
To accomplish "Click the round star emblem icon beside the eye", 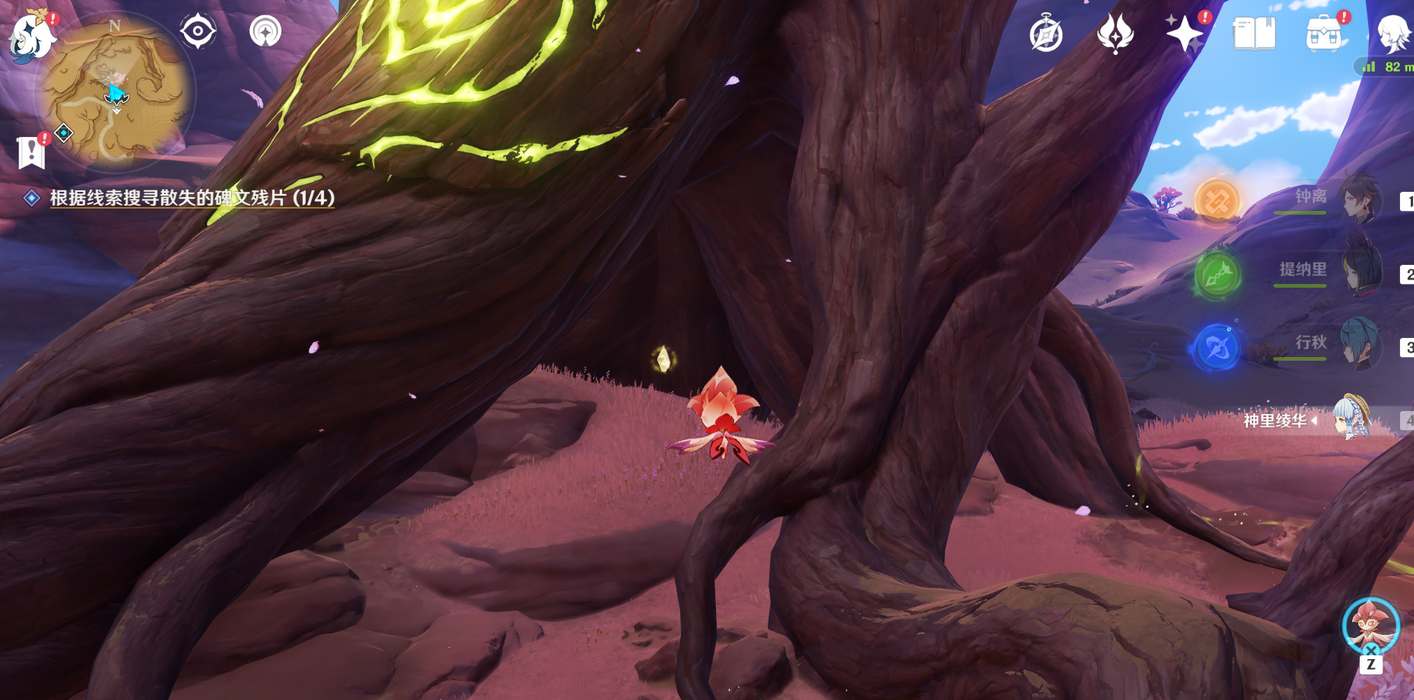I will (x=265, y=32).
